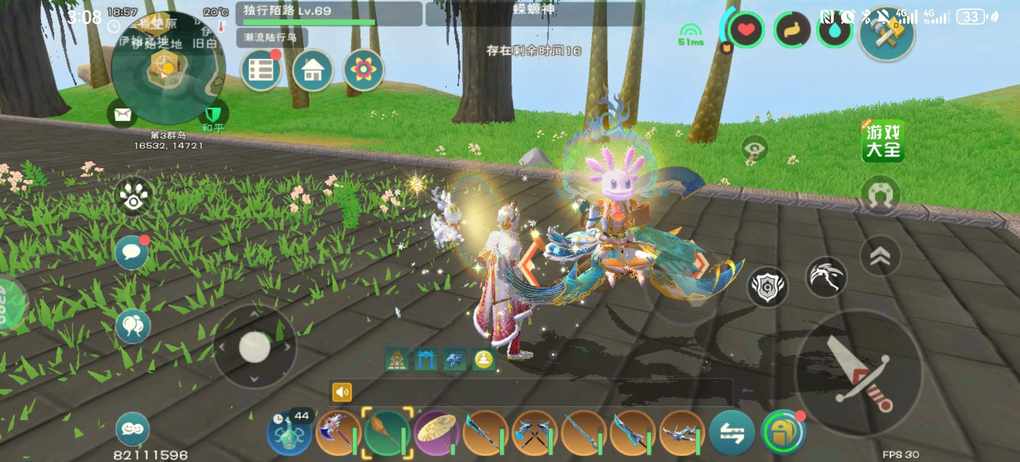Viewport: 1020px width, 462px height.
Task: Open the task list menu icon
Action: coord(262,70)
